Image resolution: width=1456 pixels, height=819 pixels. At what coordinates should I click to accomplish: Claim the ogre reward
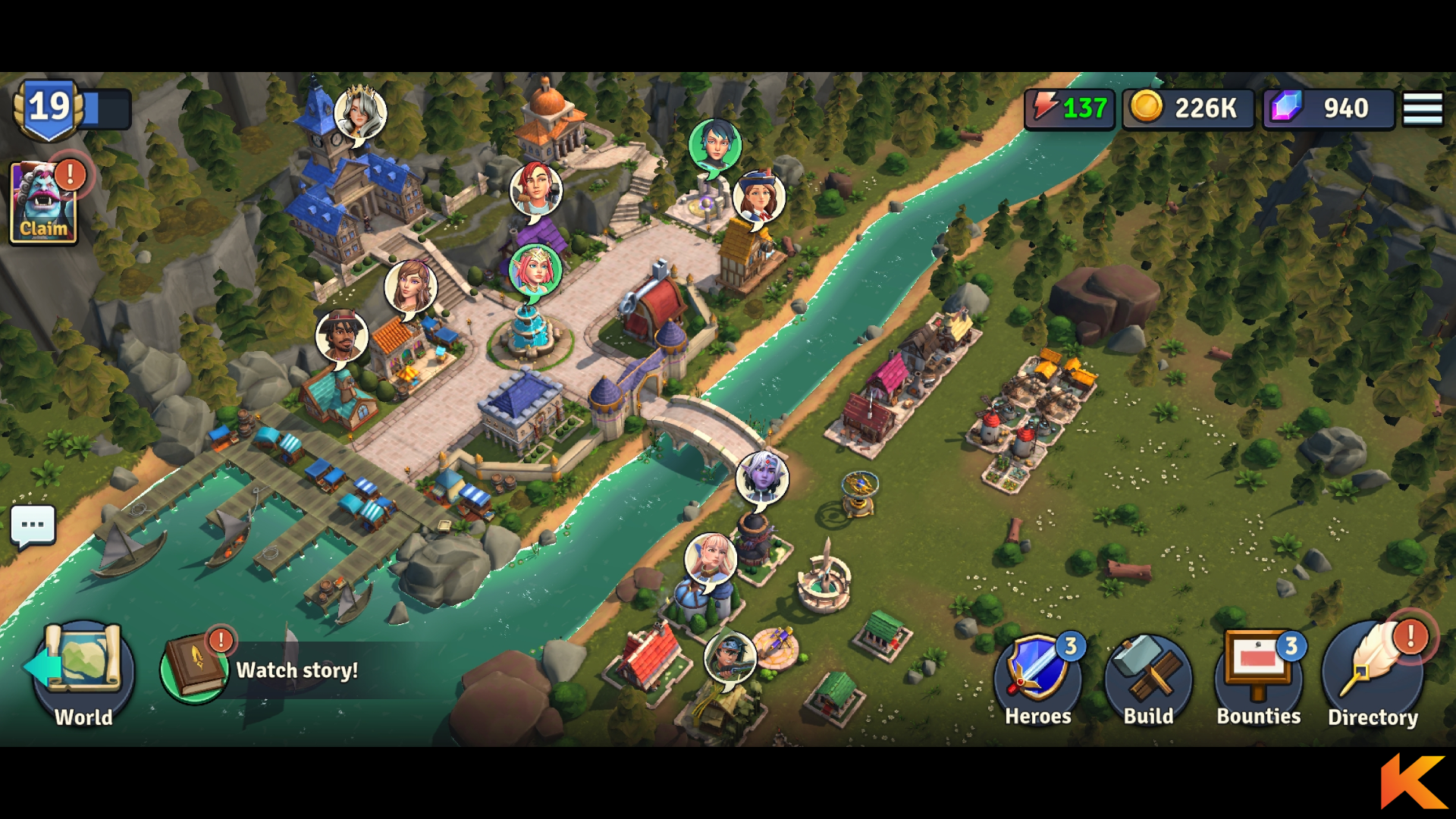(44, 202)
